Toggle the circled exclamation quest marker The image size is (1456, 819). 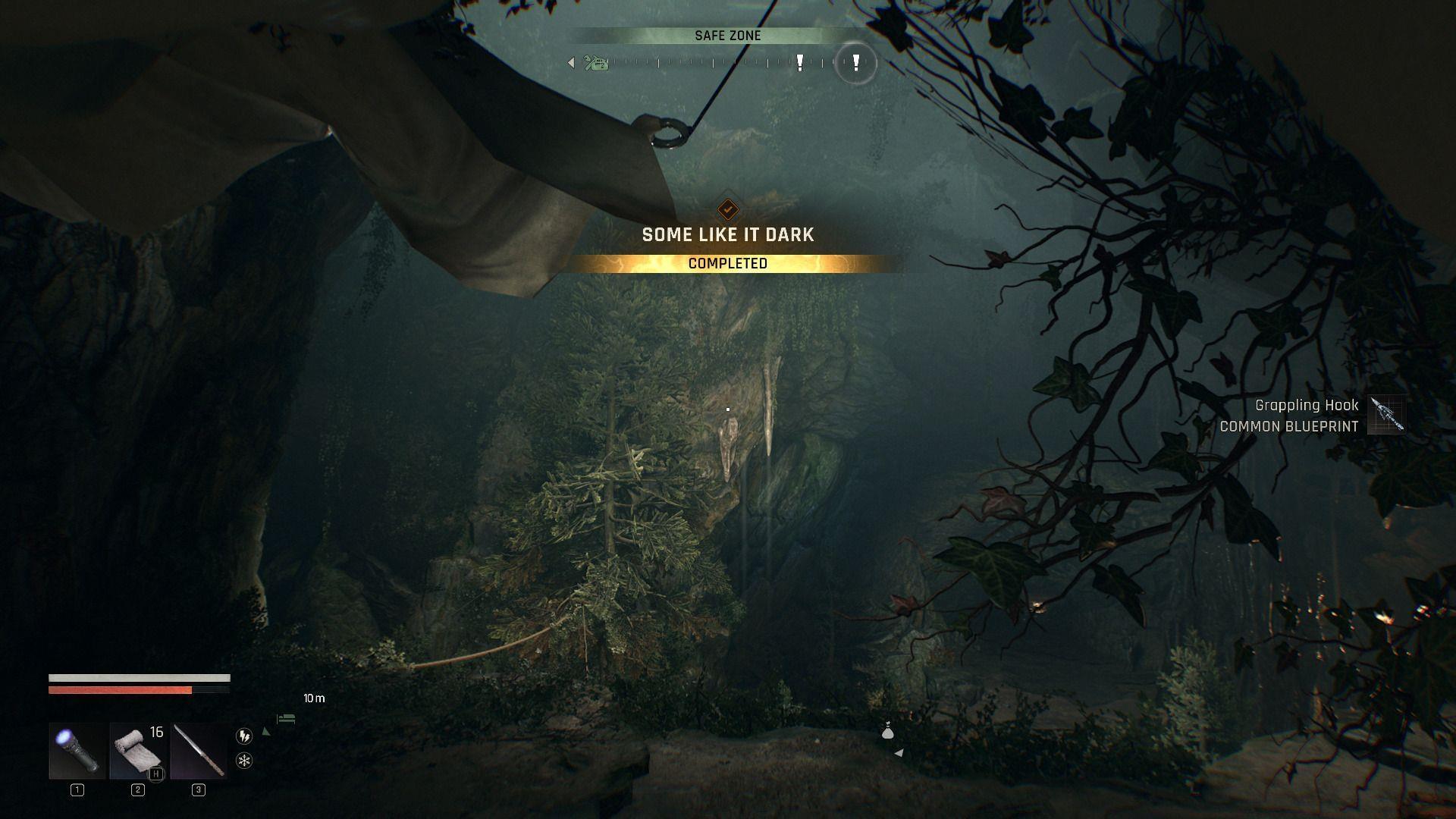[855, 64]
